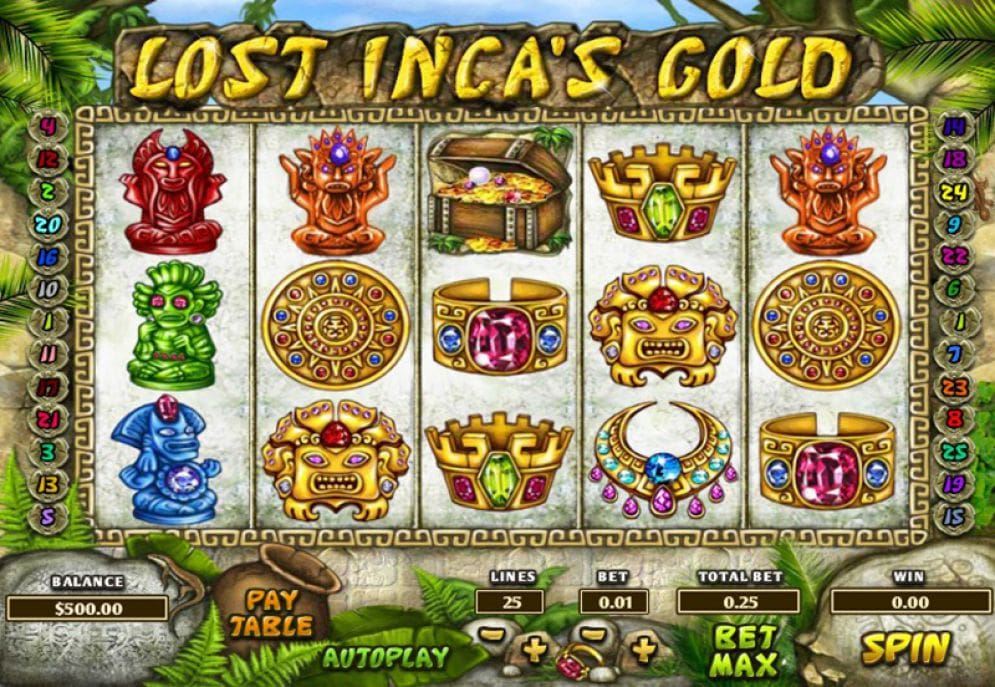Activate the Bet Max button

(745, 650)
